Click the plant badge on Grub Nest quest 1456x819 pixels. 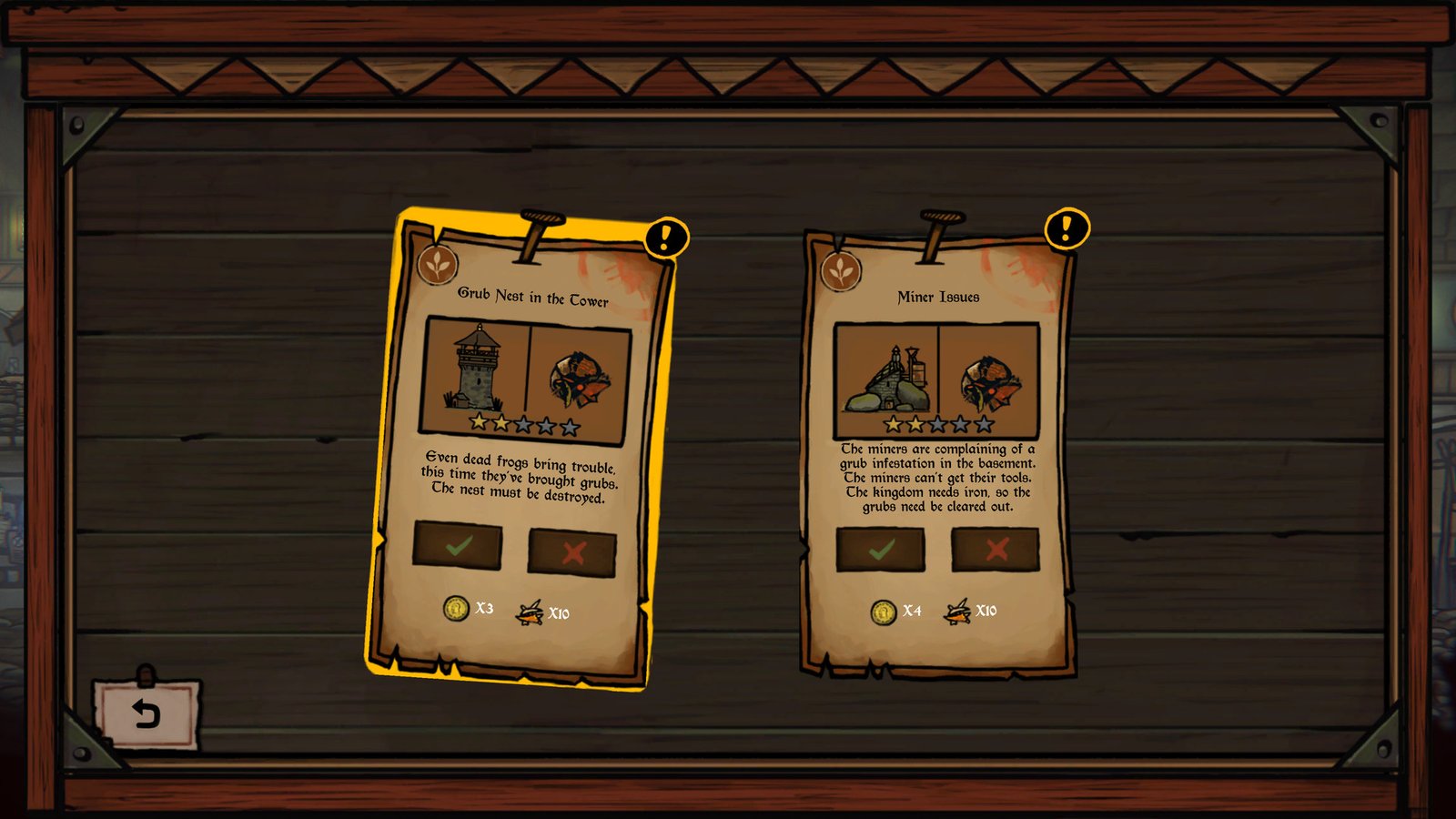[438, 265]
